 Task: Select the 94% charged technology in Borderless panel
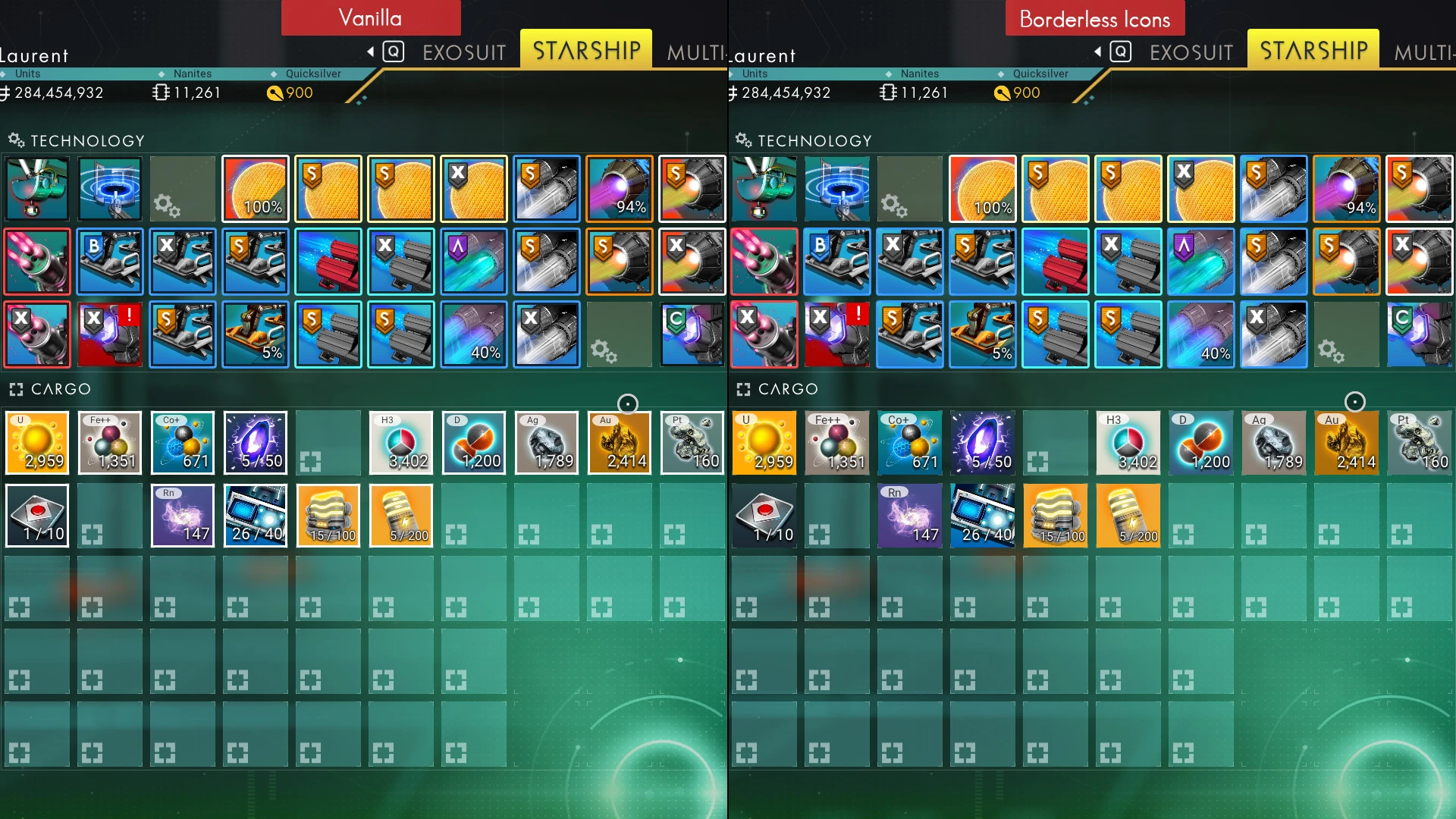click(x=1347, y=189)
